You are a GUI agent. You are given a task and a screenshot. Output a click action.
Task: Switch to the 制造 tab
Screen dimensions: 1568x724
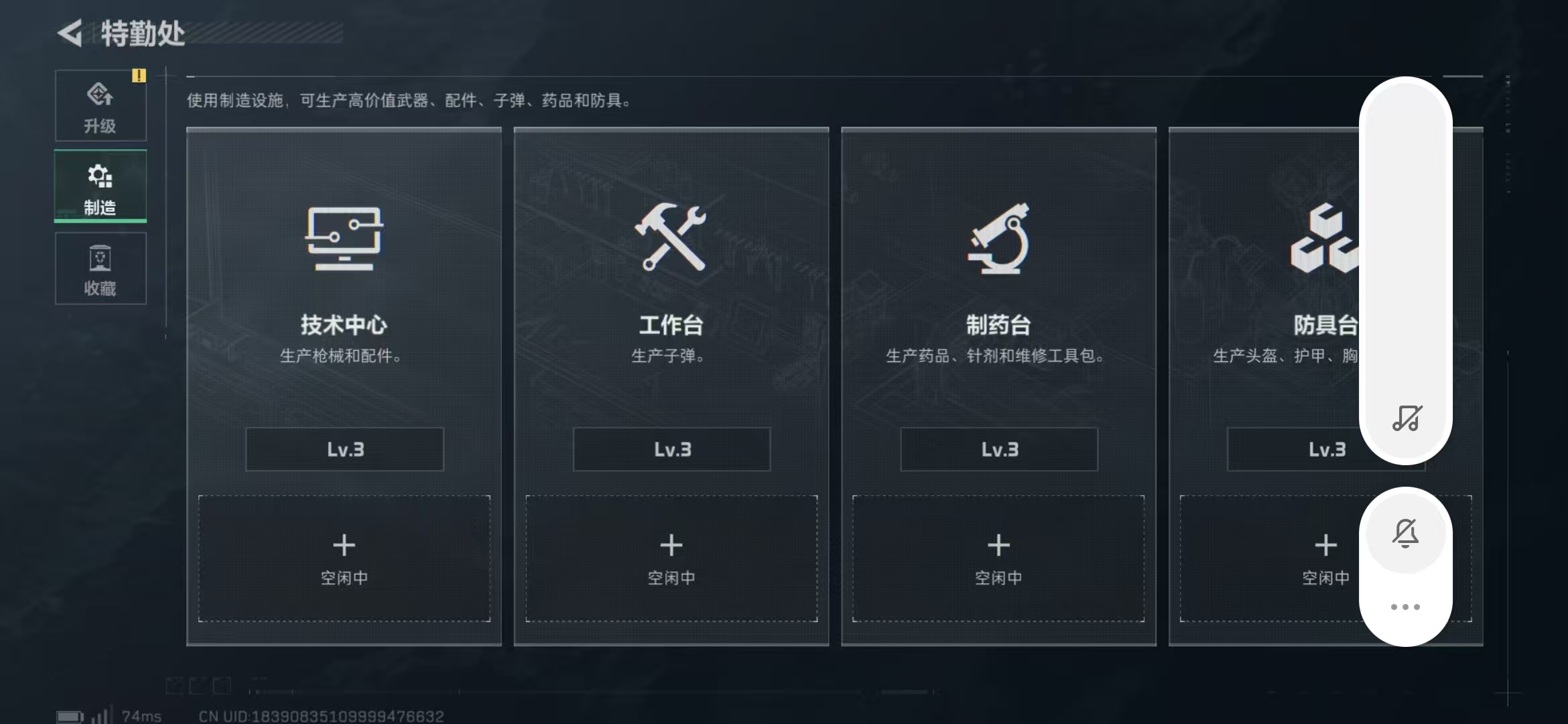(x=100, y=188)
